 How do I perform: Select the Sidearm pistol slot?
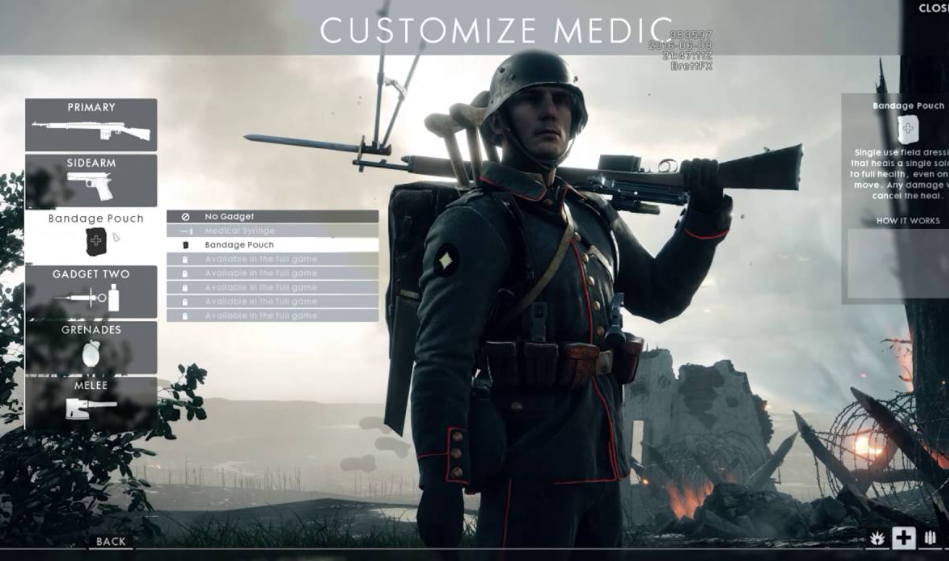[x=91, y=180]
